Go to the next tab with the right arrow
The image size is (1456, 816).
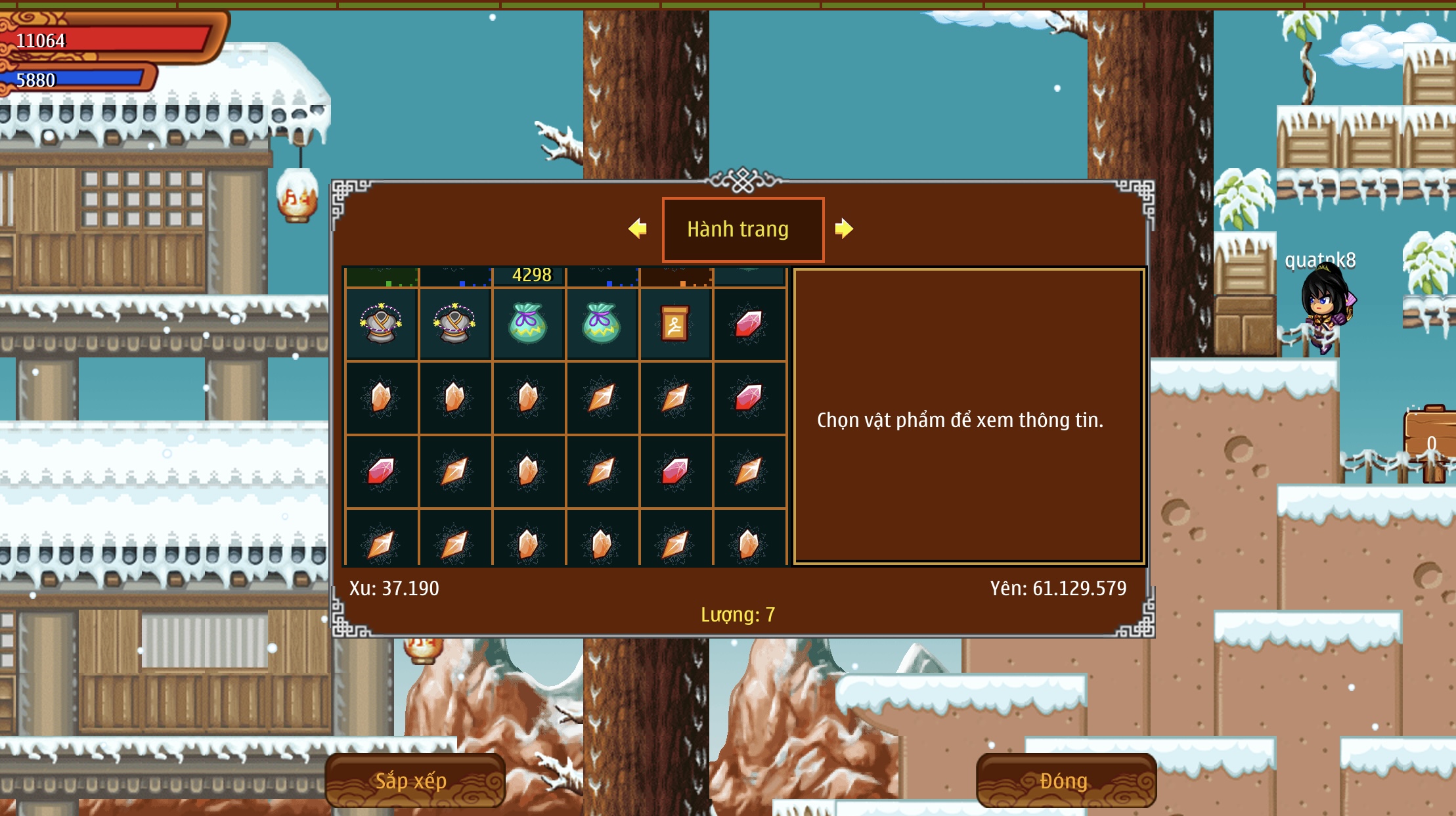(844, 229)
